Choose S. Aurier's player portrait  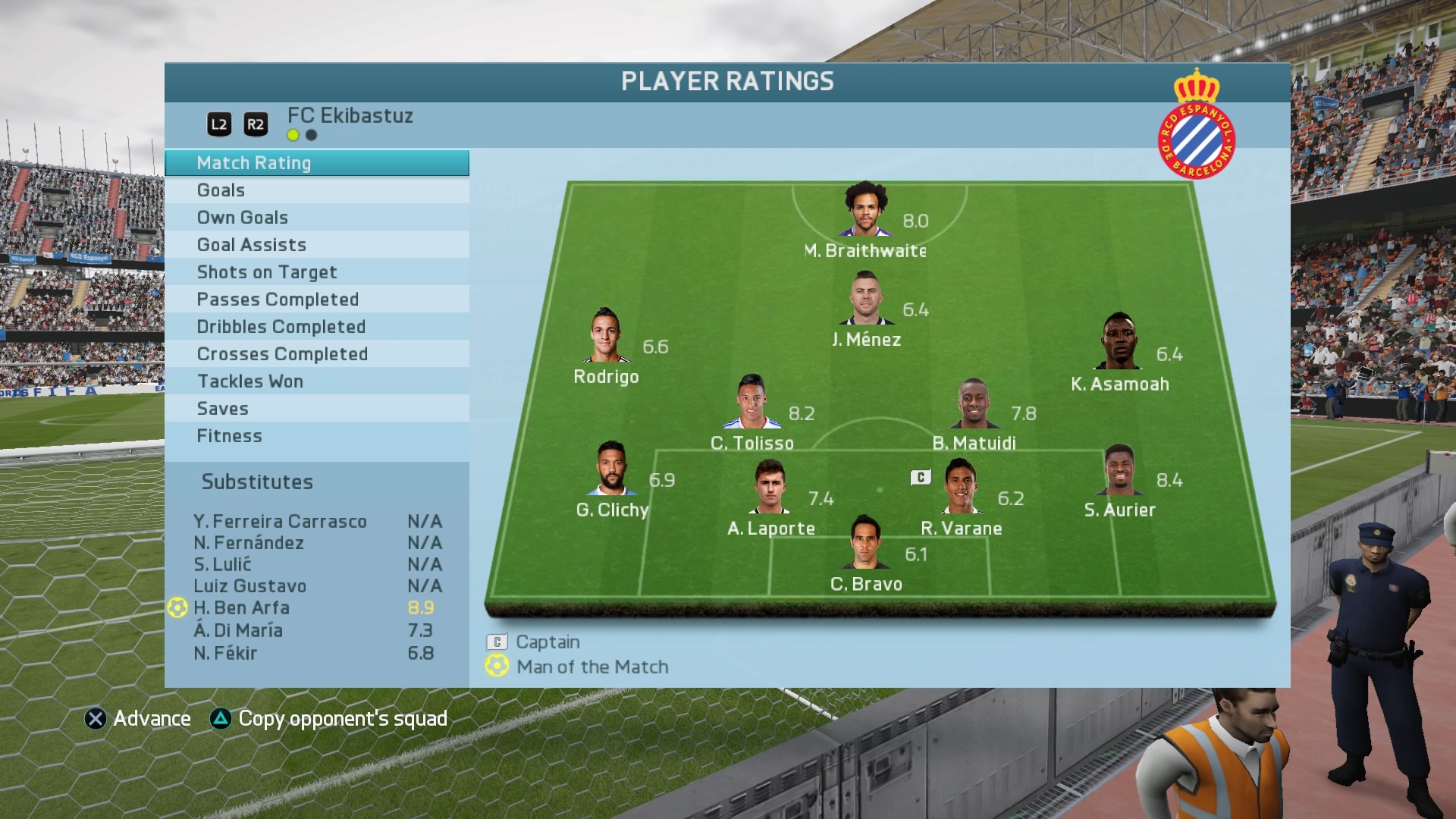tap(1119, 470)
